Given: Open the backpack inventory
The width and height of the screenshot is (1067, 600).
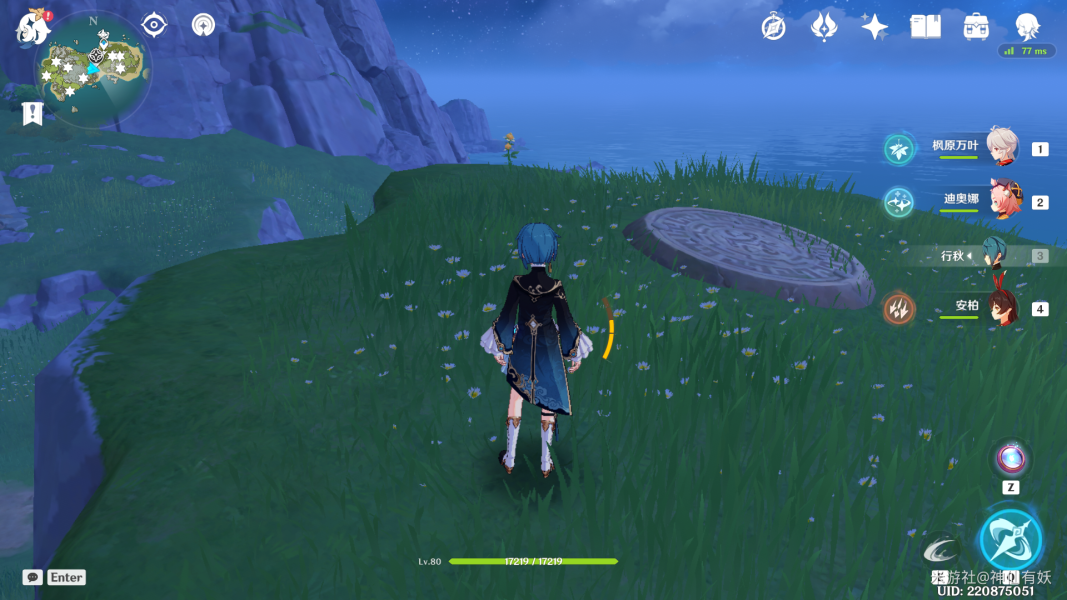Looking at the screenshot, I should click(x=976, y=27).
